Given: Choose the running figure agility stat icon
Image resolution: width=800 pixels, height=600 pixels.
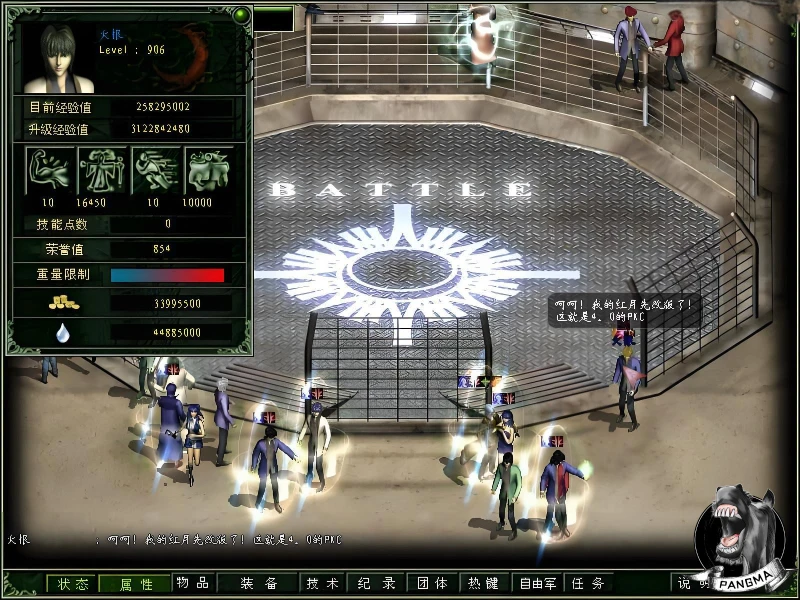Looking at the screenshot, I should (x=156, y=170).
